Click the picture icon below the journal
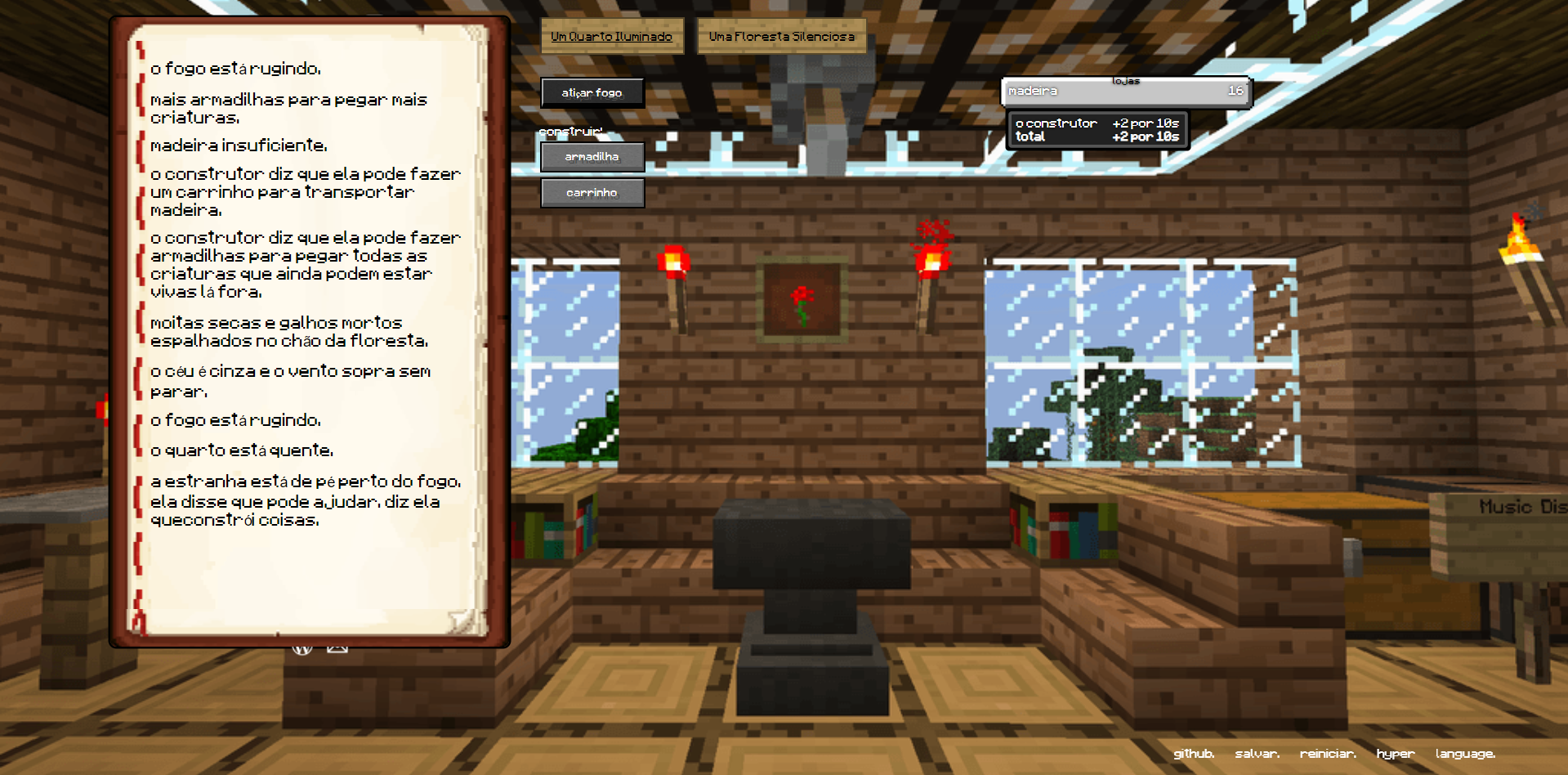1568x775 pixels. (337, 647)
